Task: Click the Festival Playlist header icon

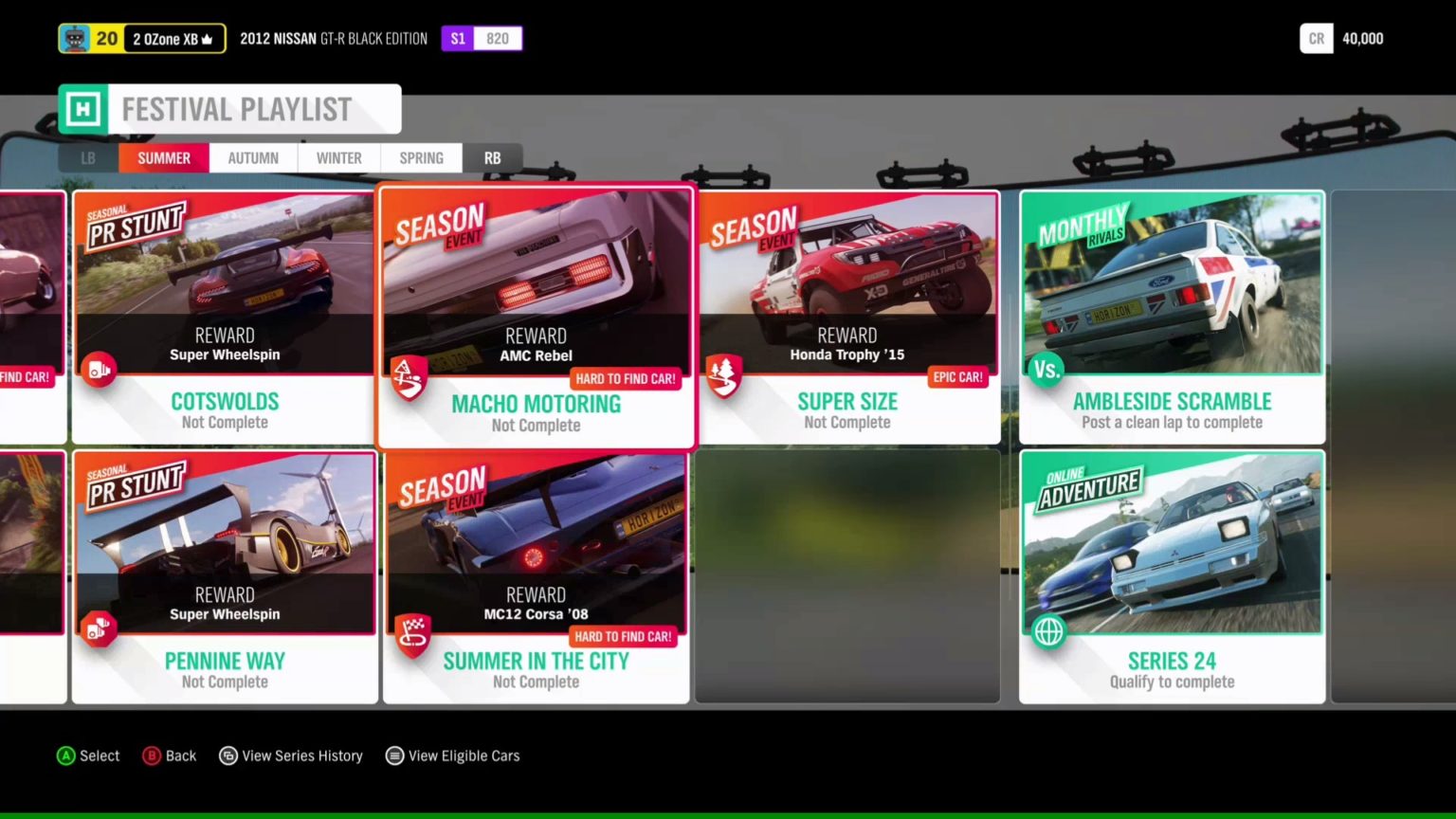Action: [x=83, y=110]
